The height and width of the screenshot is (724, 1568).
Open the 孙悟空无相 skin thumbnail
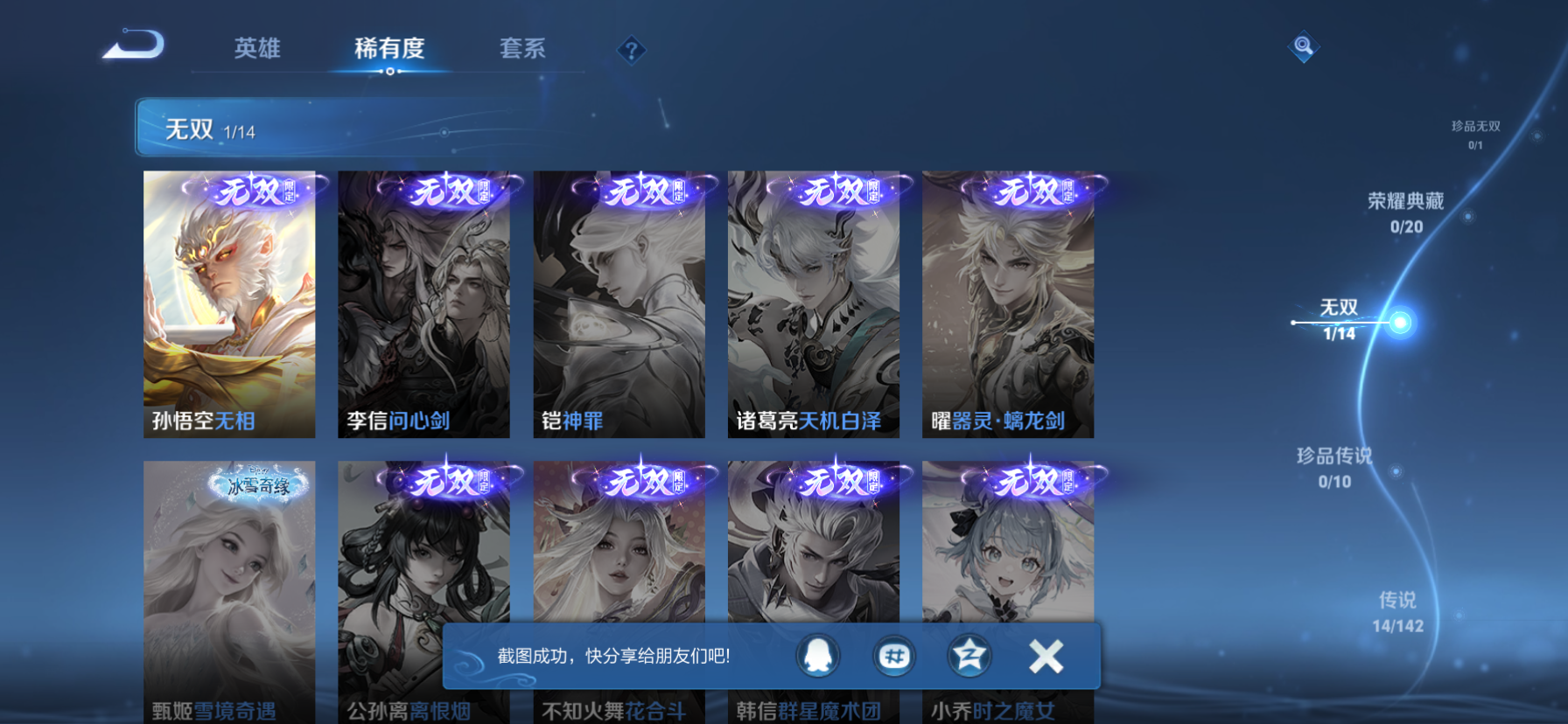pyautogui.click(x=229, y=303)
